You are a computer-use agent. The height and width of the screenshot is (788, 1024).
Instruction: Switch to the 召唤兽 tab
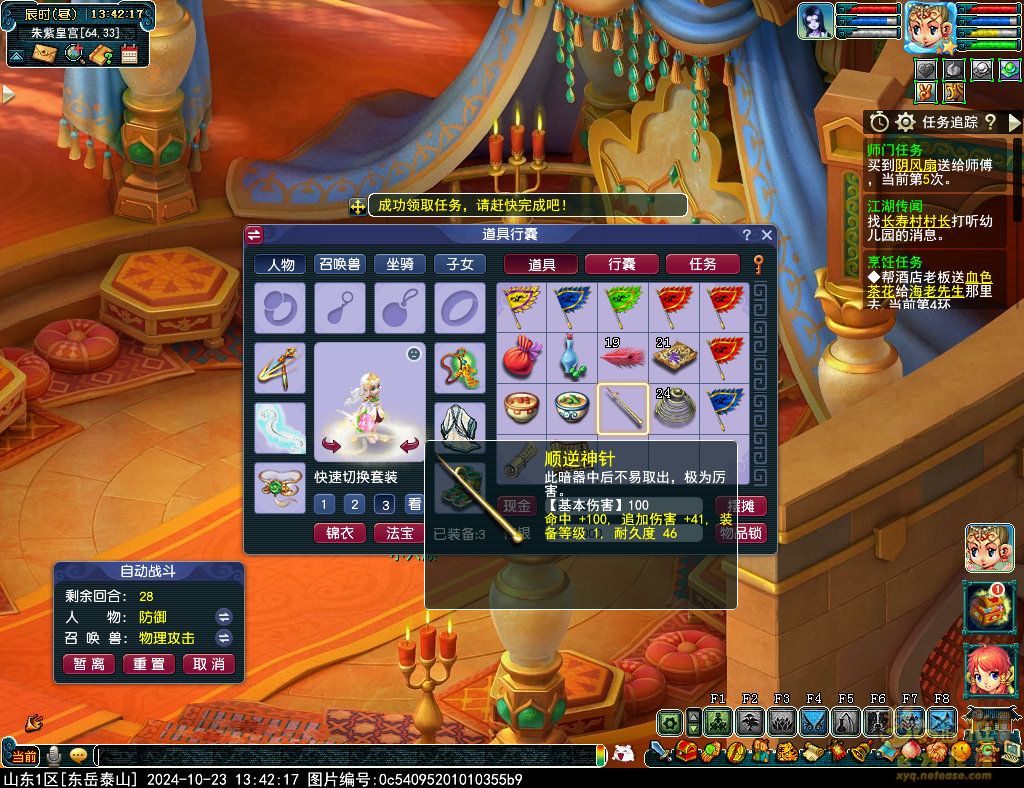[340, 264]
